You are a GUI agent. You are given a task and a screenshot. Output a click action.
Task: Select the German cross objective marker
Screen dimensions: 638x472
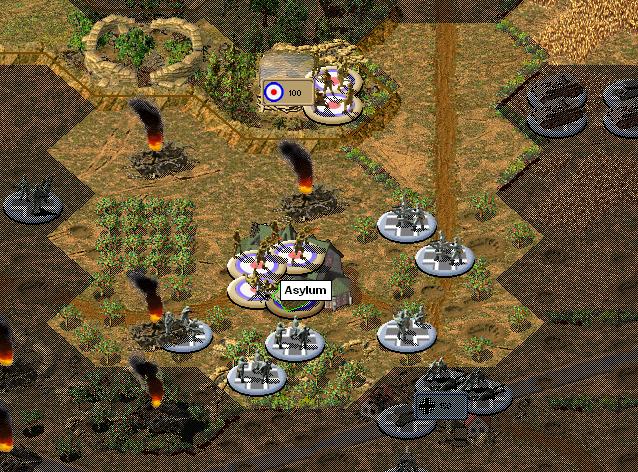tap(439, 406)
